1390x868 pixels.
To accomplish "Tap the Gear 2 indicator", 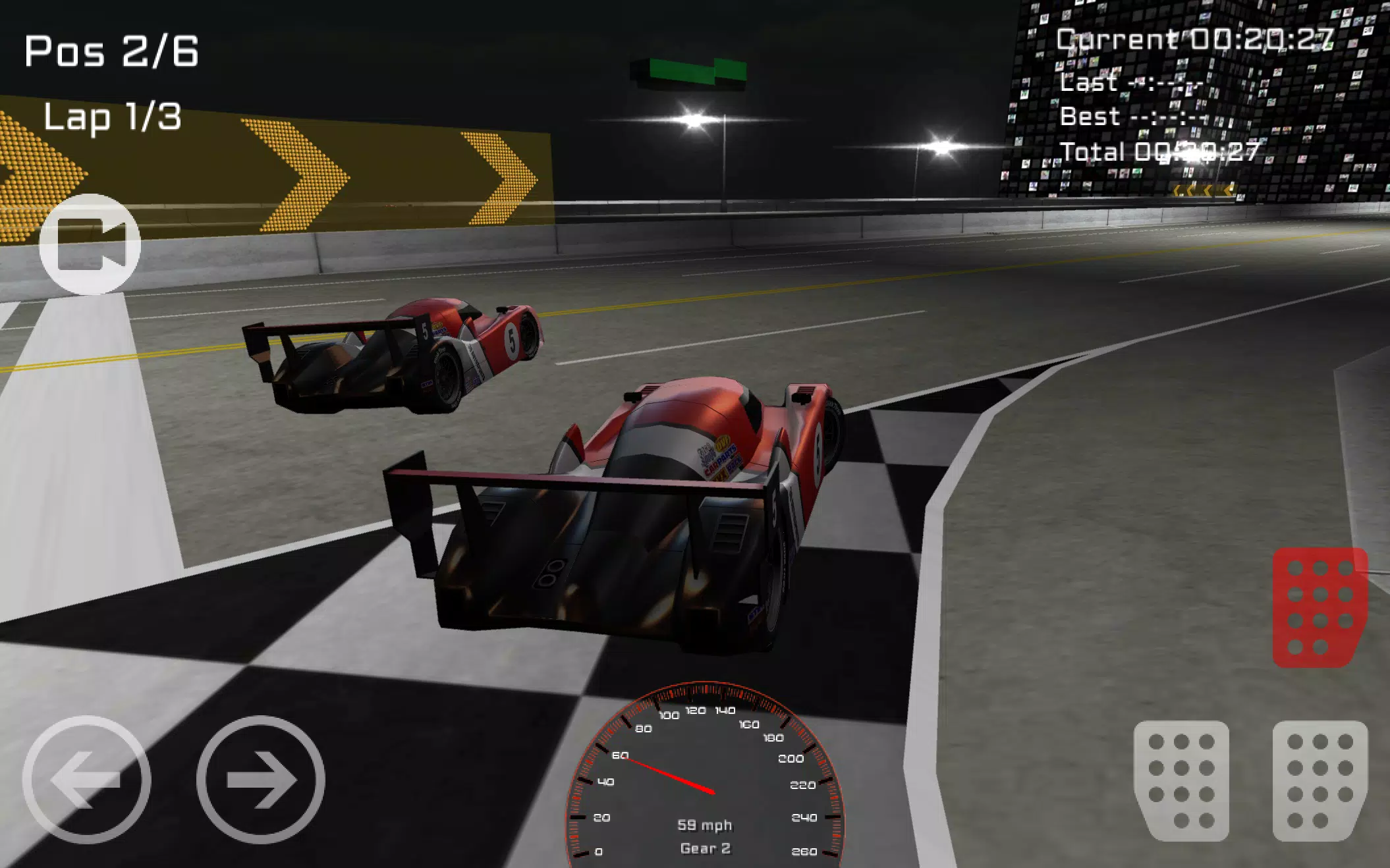I will pos(706,849).
